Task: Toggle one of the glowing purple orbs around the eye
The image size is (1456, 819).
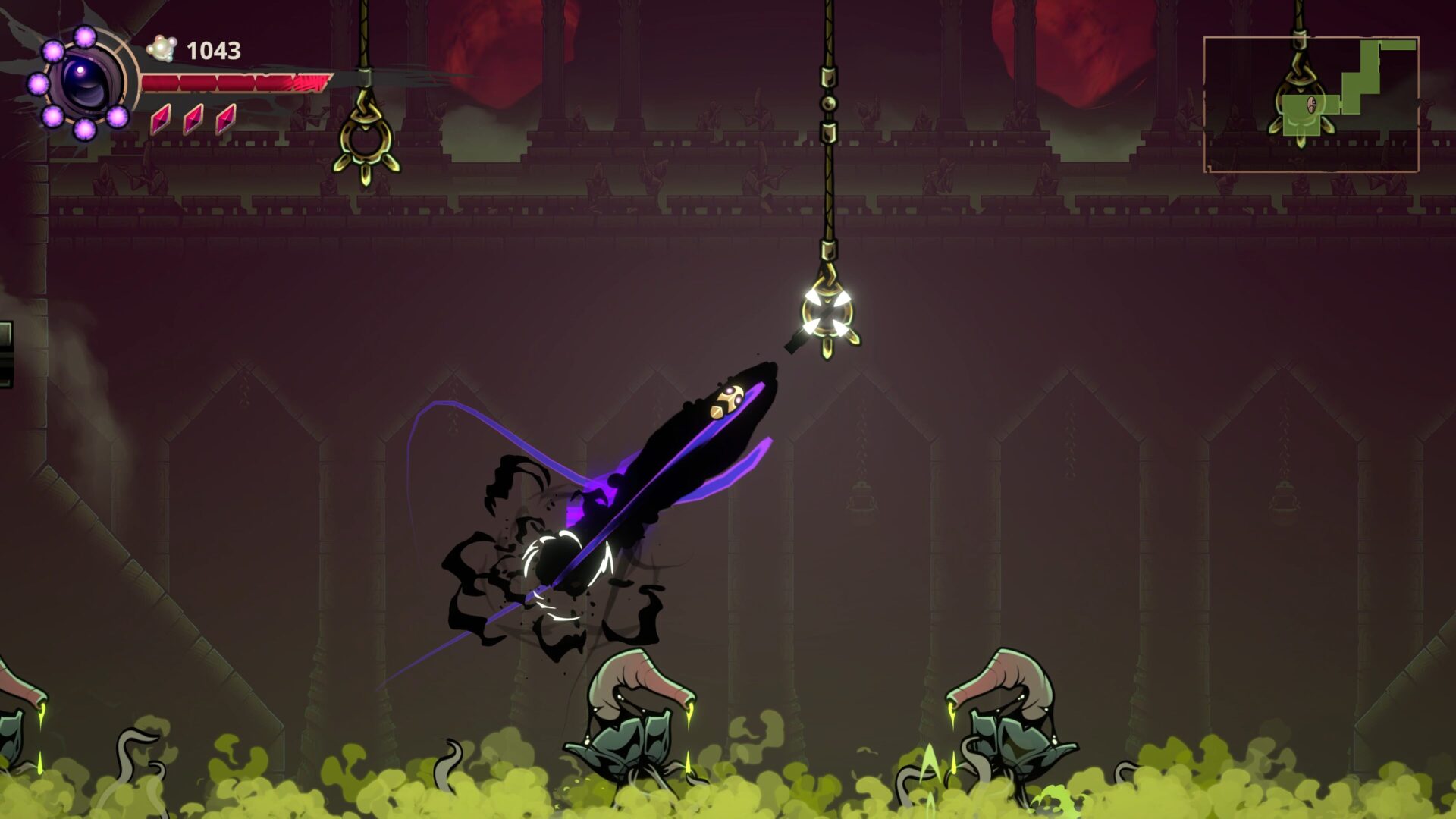Action: 85,37
